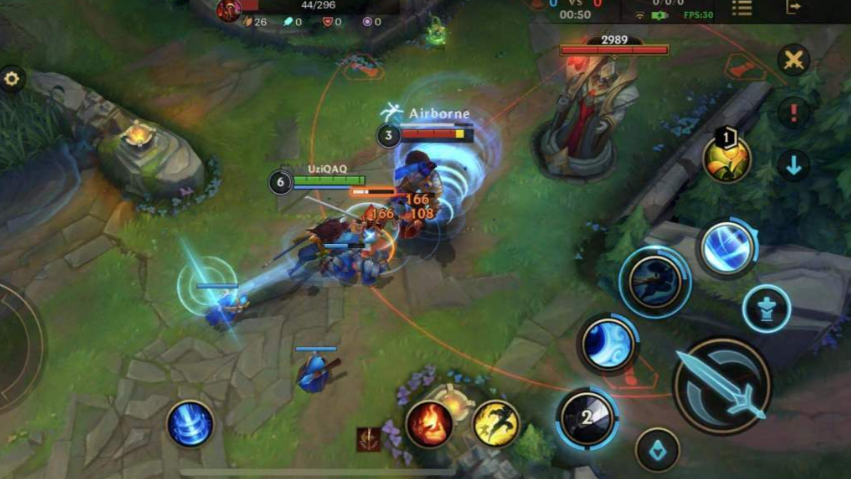Activate the Ignite summoner spell
Image resolution: width=851 pixels, height=479 pixels.
[429, 423]
